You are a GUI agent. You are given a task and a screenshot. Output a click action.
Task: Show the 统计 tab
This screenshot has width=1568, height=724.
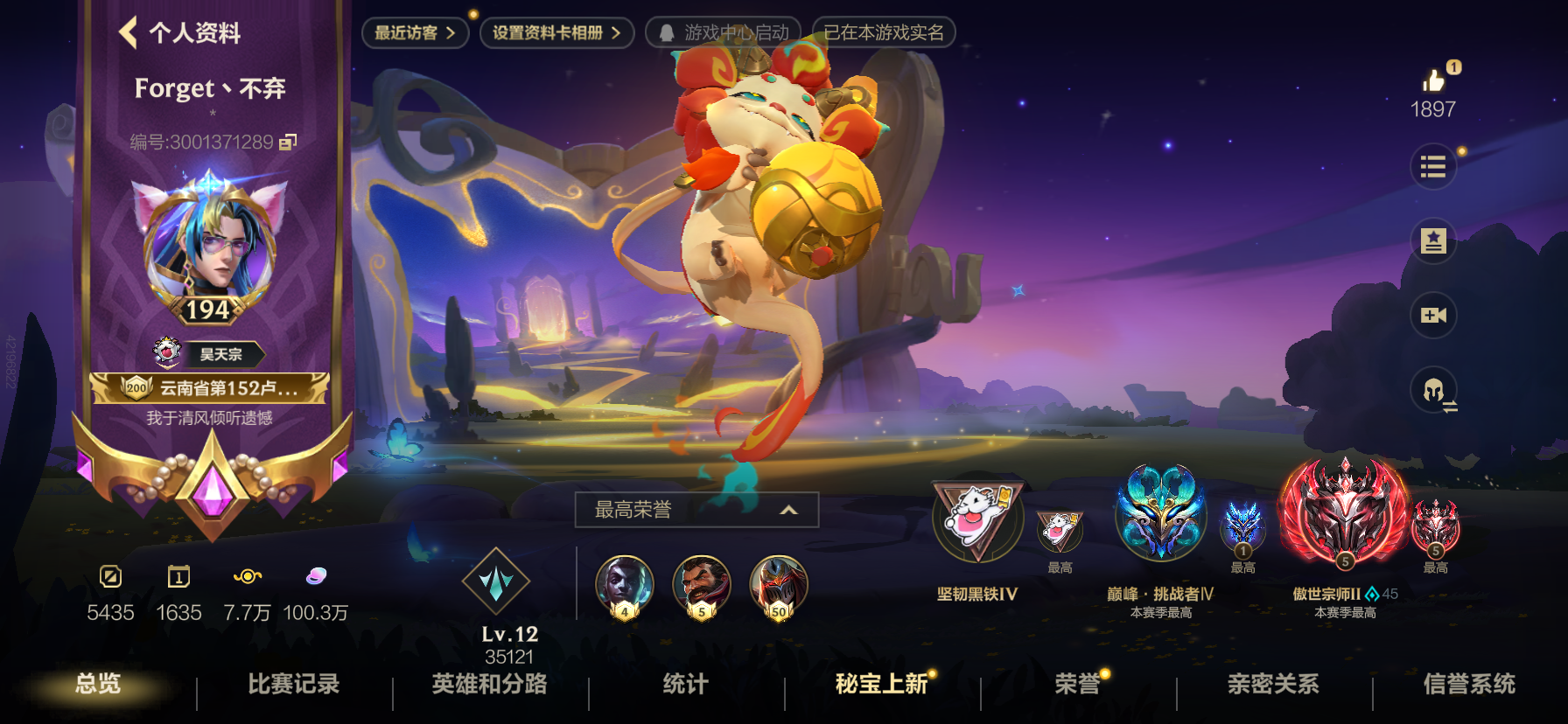pyautogui.click(x=685, y=684)
